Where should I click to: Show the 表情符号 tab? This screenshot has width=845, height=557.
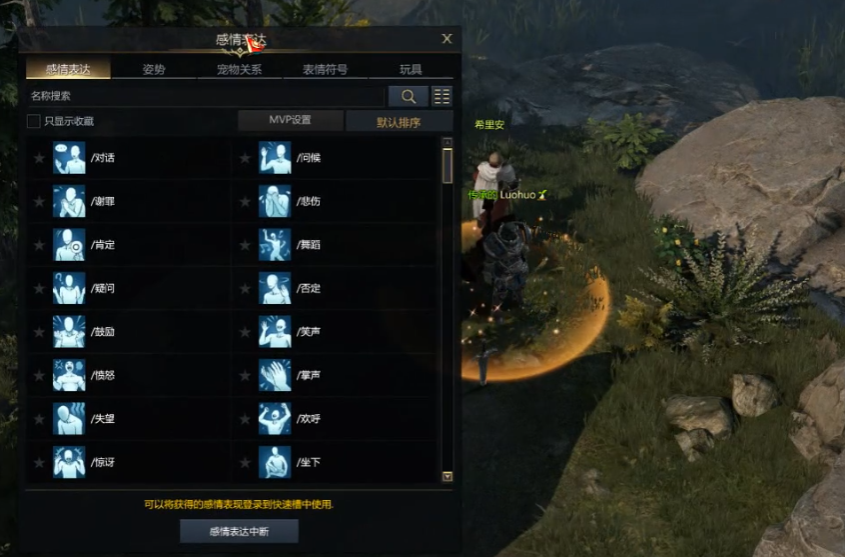[x=325, y=70]
